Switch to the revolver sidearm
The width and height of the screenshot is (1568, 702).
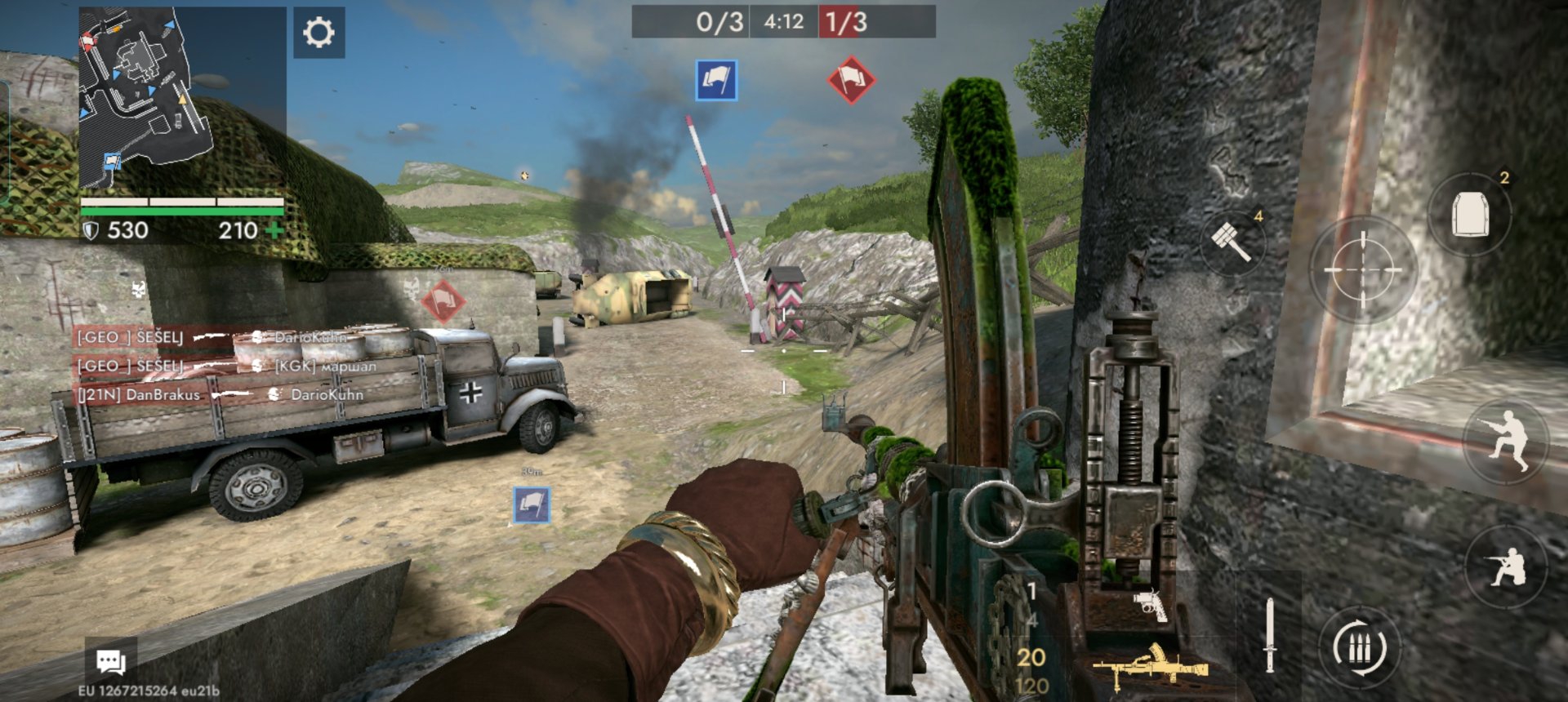coord(1151,605)
